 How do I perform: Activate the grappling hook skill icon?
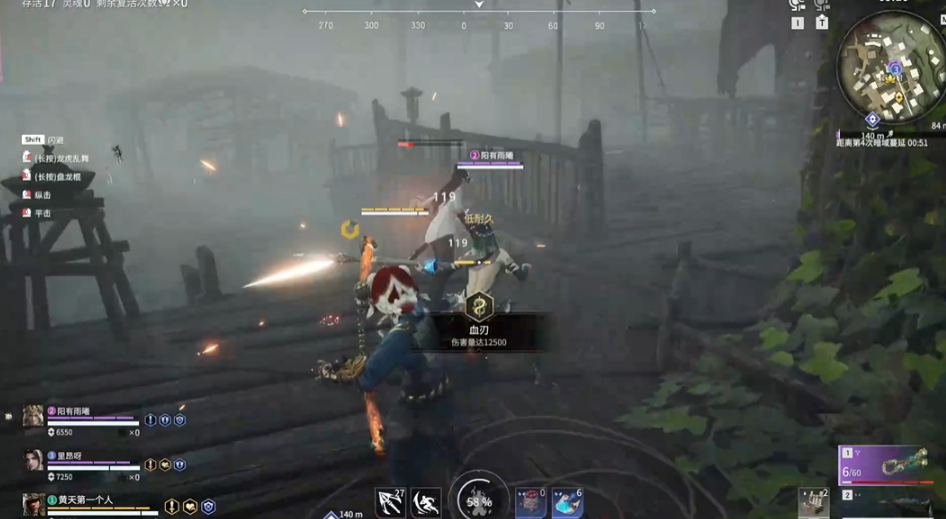(x=390, y=501)
